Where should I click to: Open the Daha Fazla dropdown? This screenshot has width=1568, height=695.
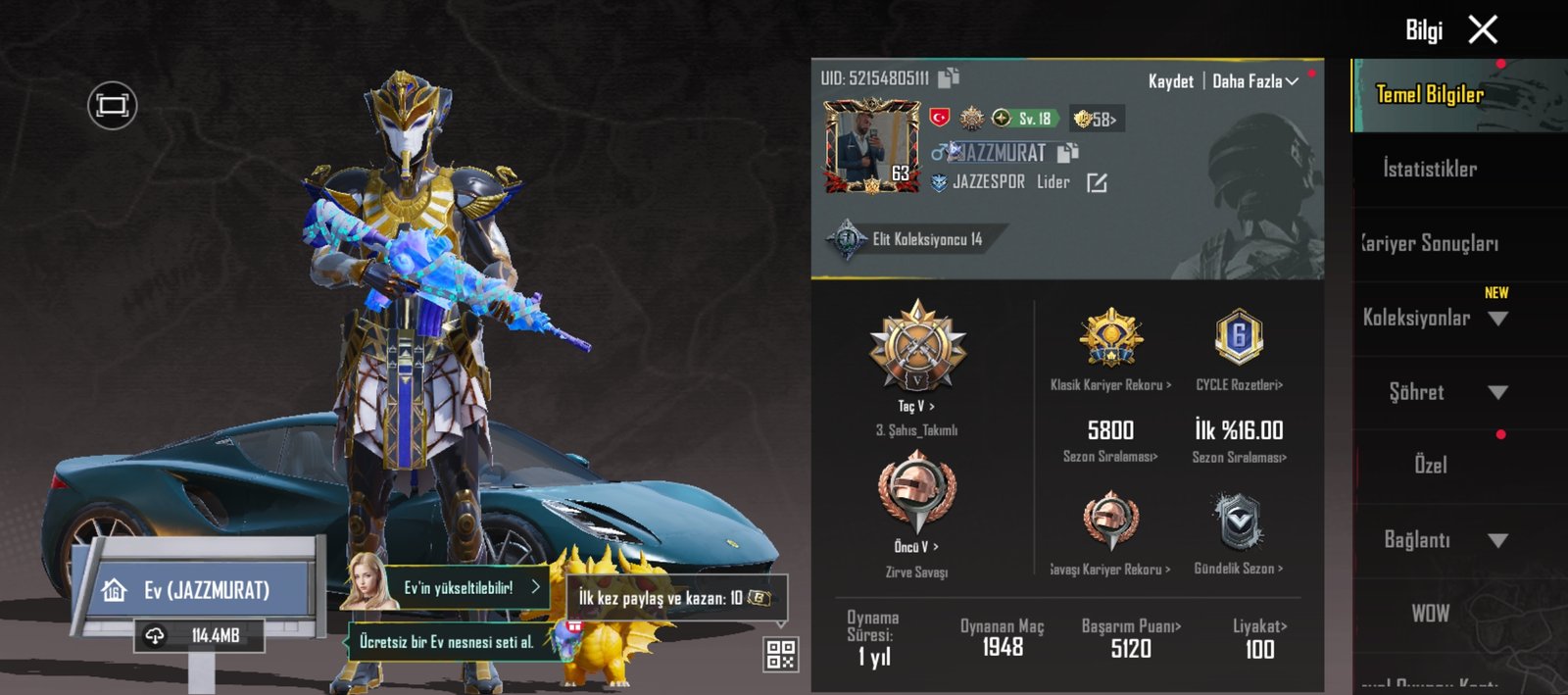(1254, 81)
